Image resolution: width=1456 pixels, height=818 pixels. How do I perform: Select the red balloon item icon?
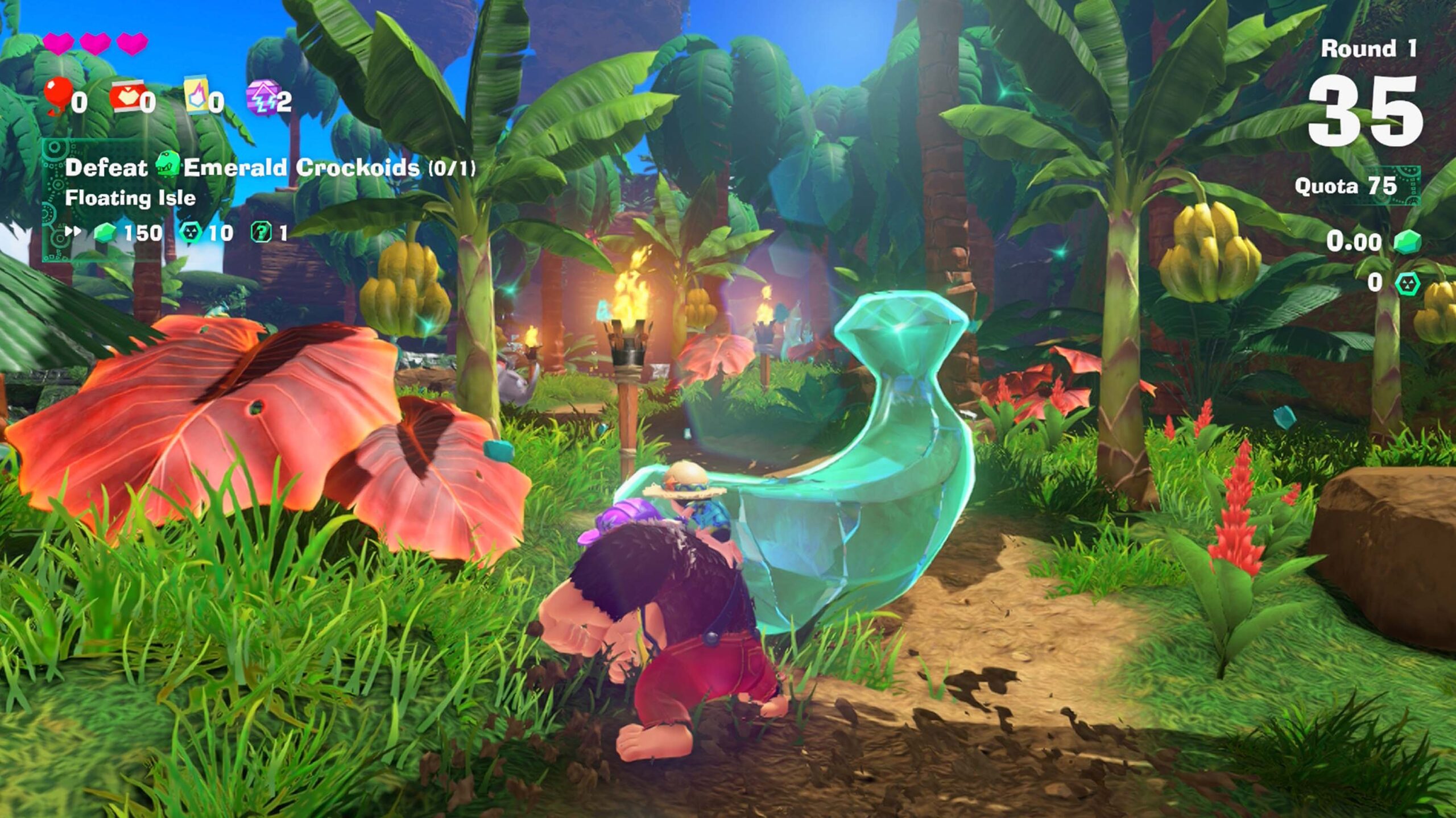(58, 95)
